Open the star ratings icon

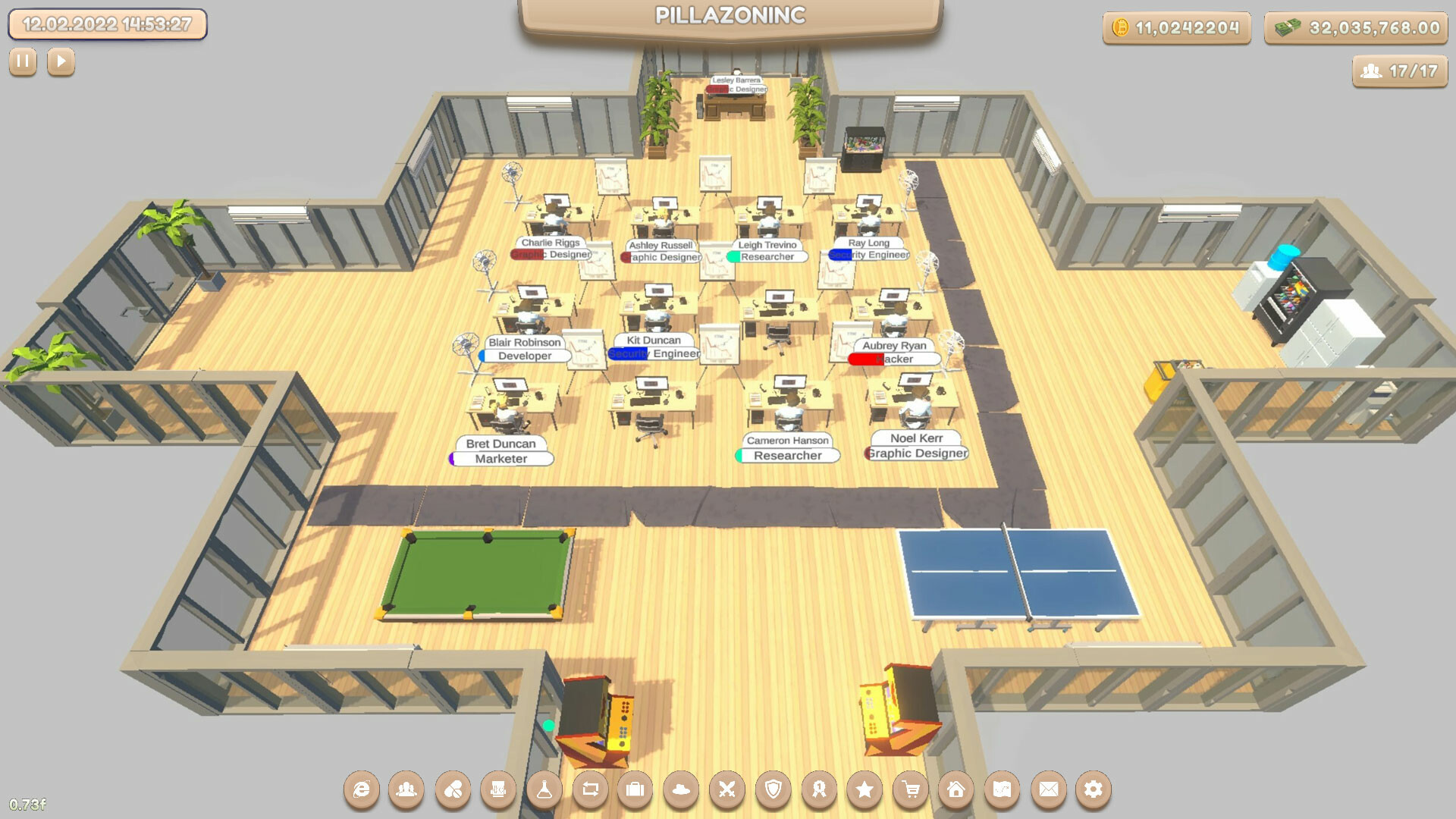863,789
